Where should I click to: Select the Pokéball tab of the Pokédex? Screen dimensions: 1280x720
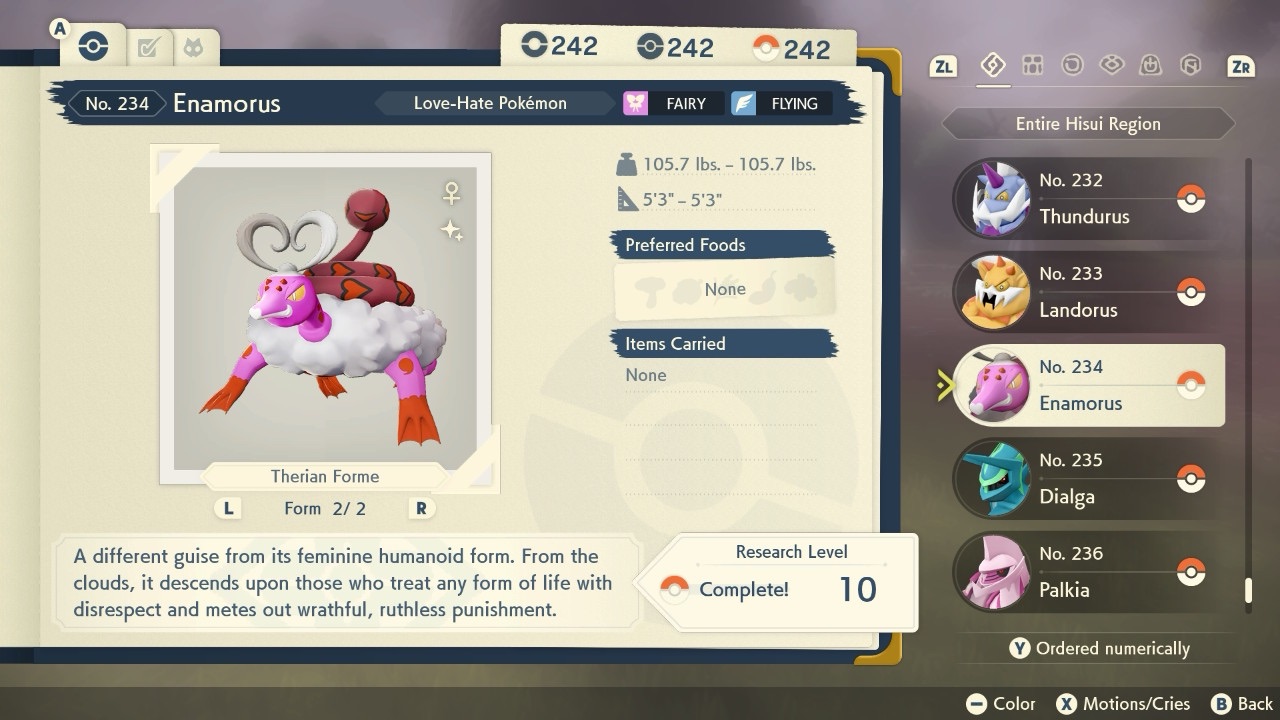tap(93, 46)
